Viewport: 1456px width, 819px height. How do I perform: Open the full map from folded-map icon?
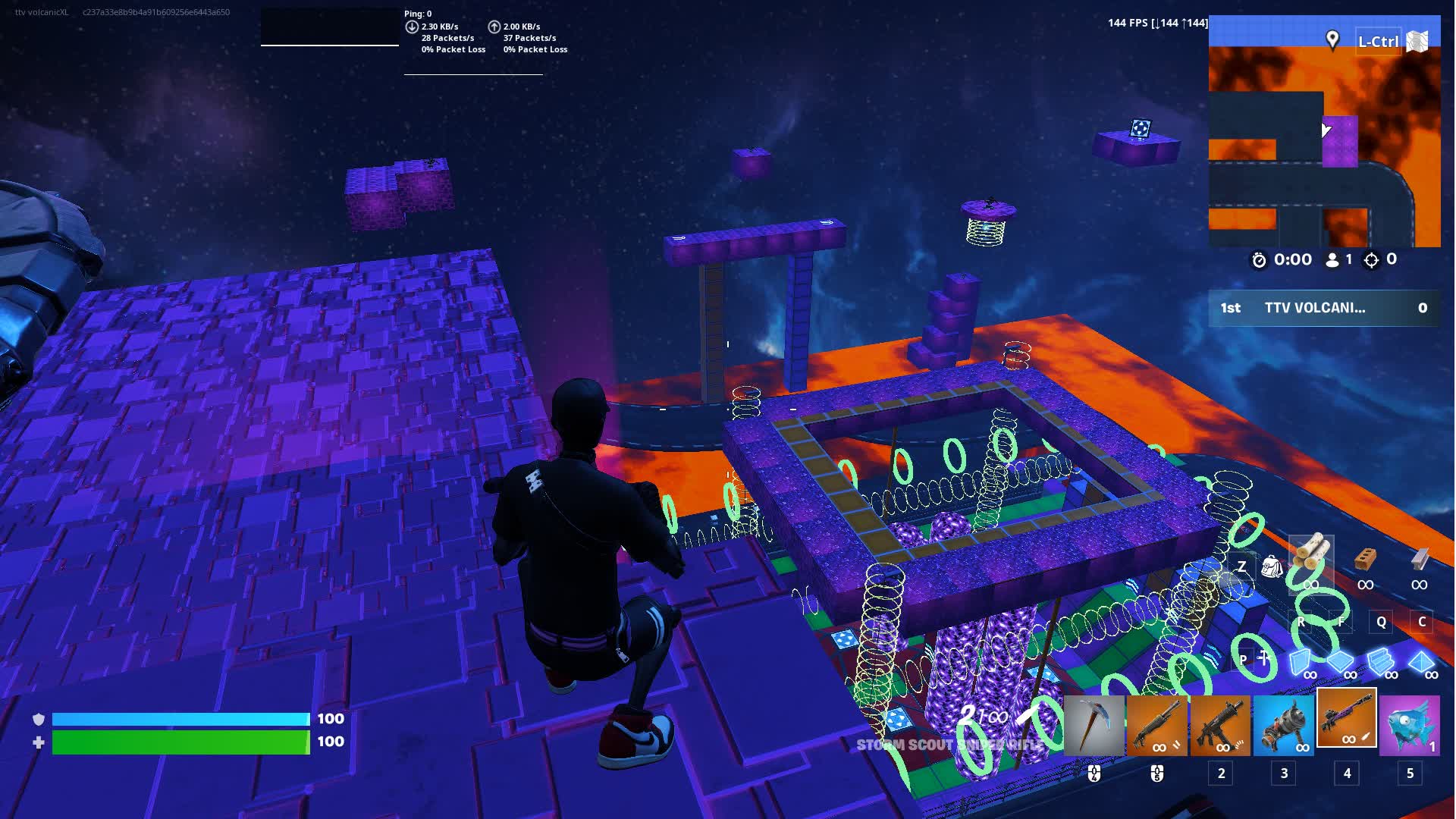(x=1417, y=41)
